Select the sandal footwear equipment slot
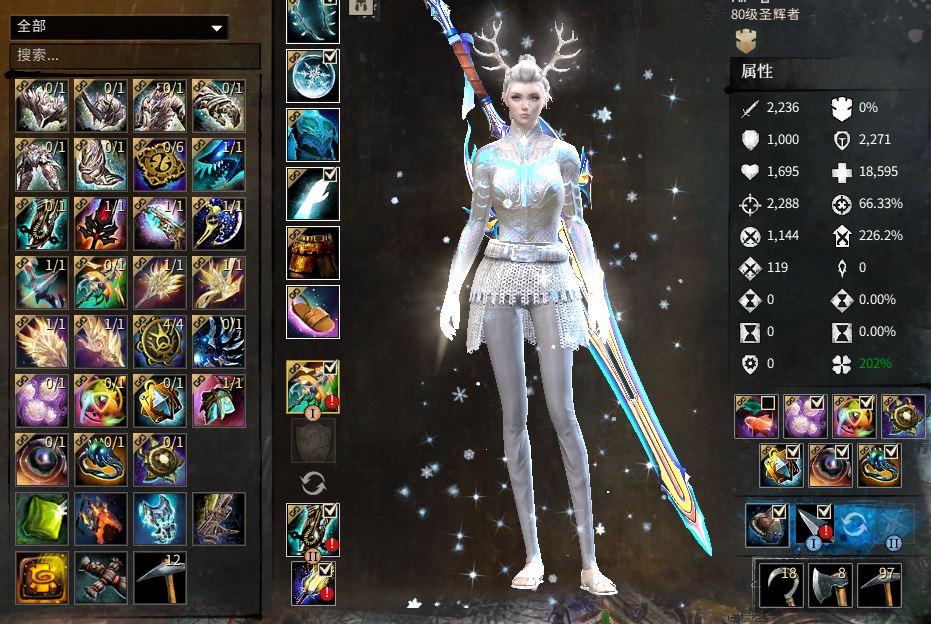The height and width of the screenshot is (624, 931). click(313, 311)
